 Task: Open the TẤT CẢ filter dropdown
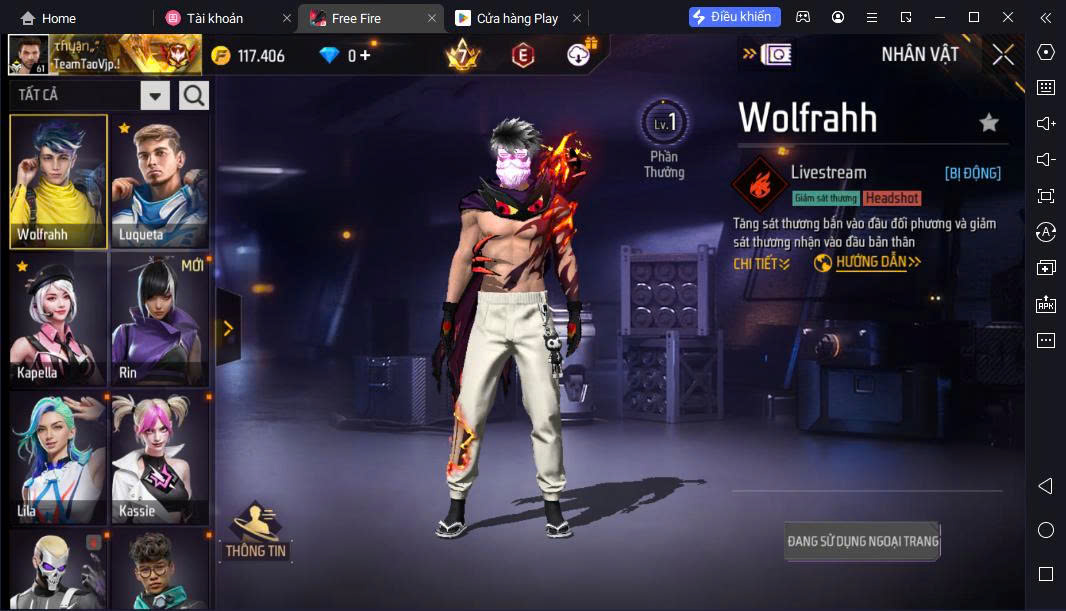(x=155, y=96)
